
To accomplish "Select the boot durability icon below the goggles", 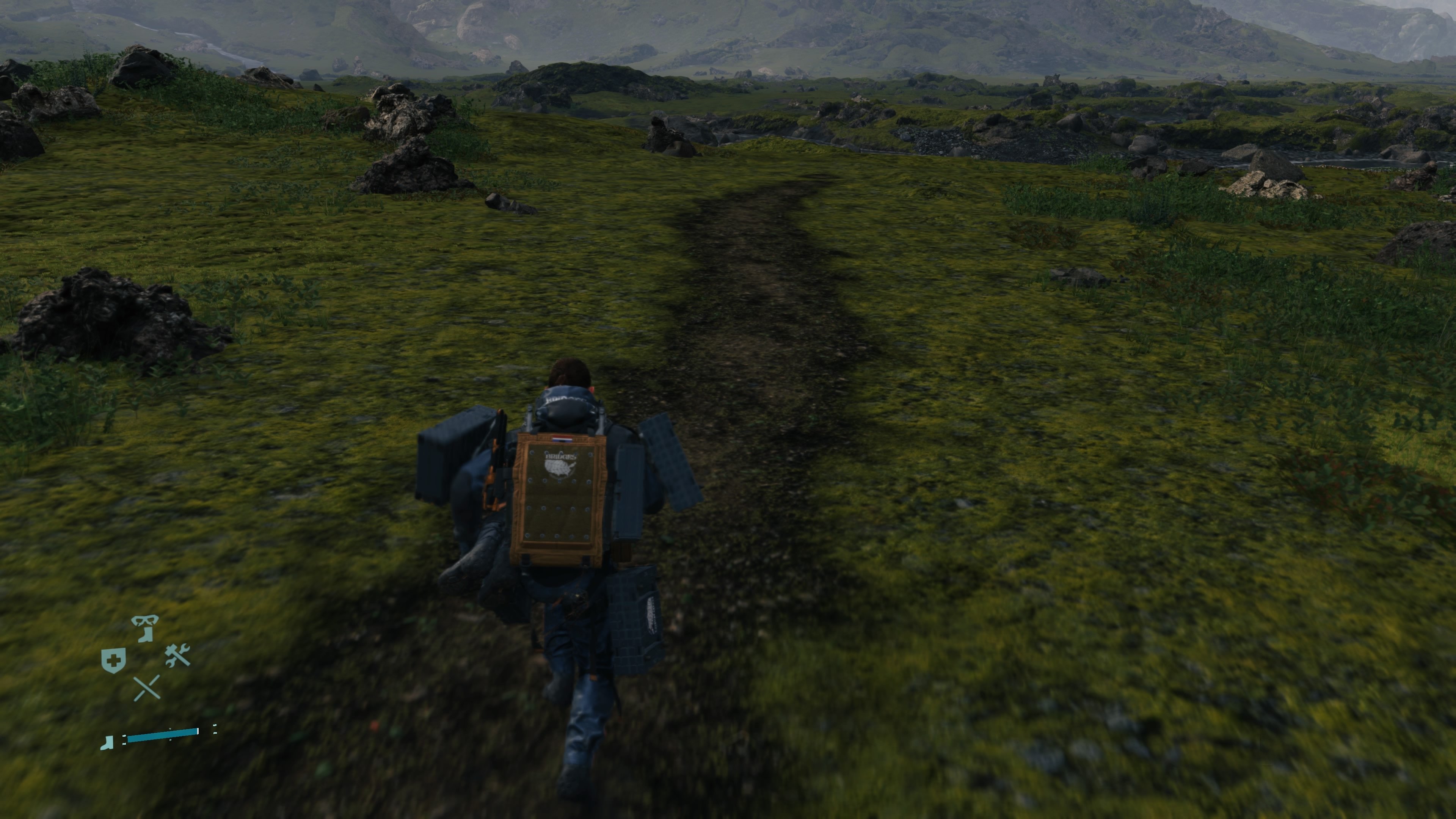I will pos(145,635).
